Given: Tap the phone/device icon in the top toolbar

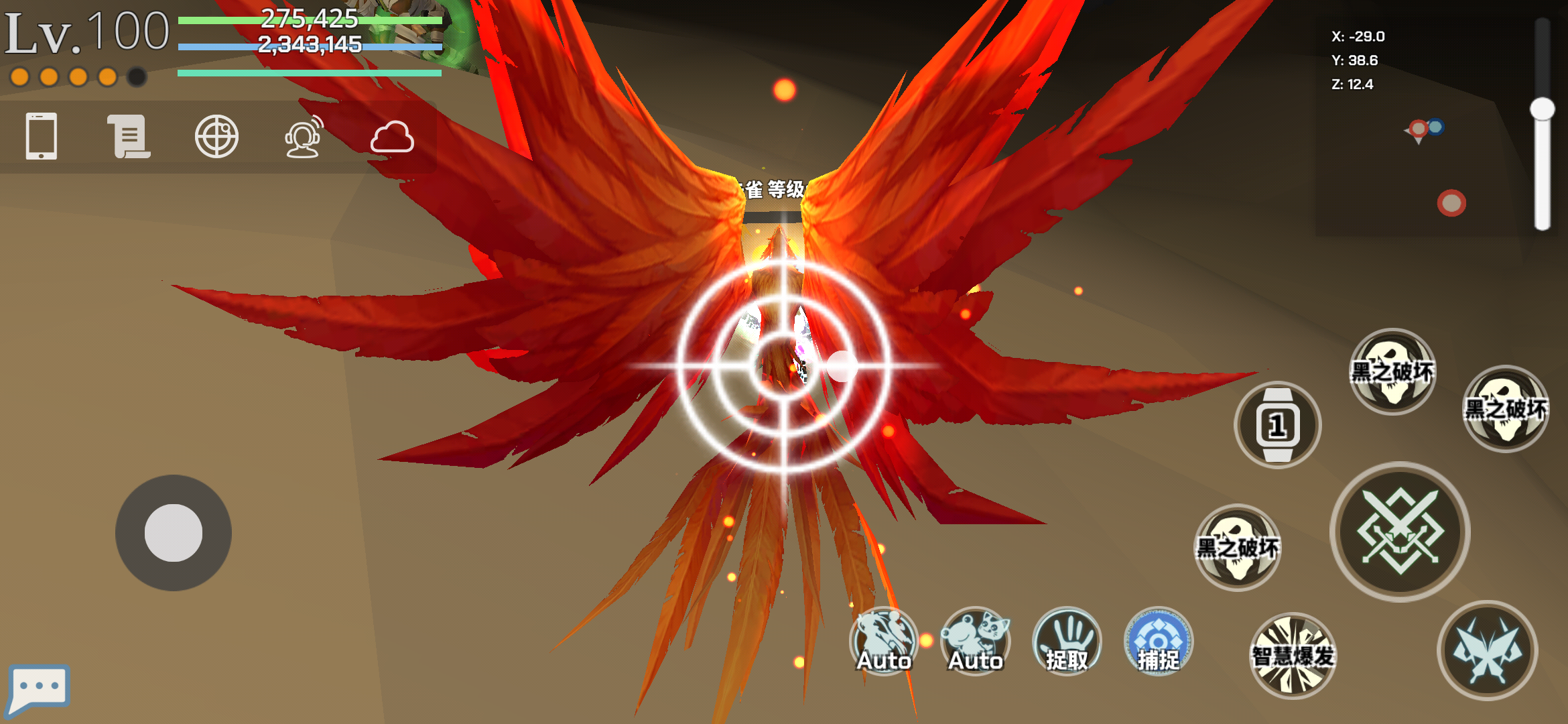Looking at the screenshot, I should tap(40, 136).
